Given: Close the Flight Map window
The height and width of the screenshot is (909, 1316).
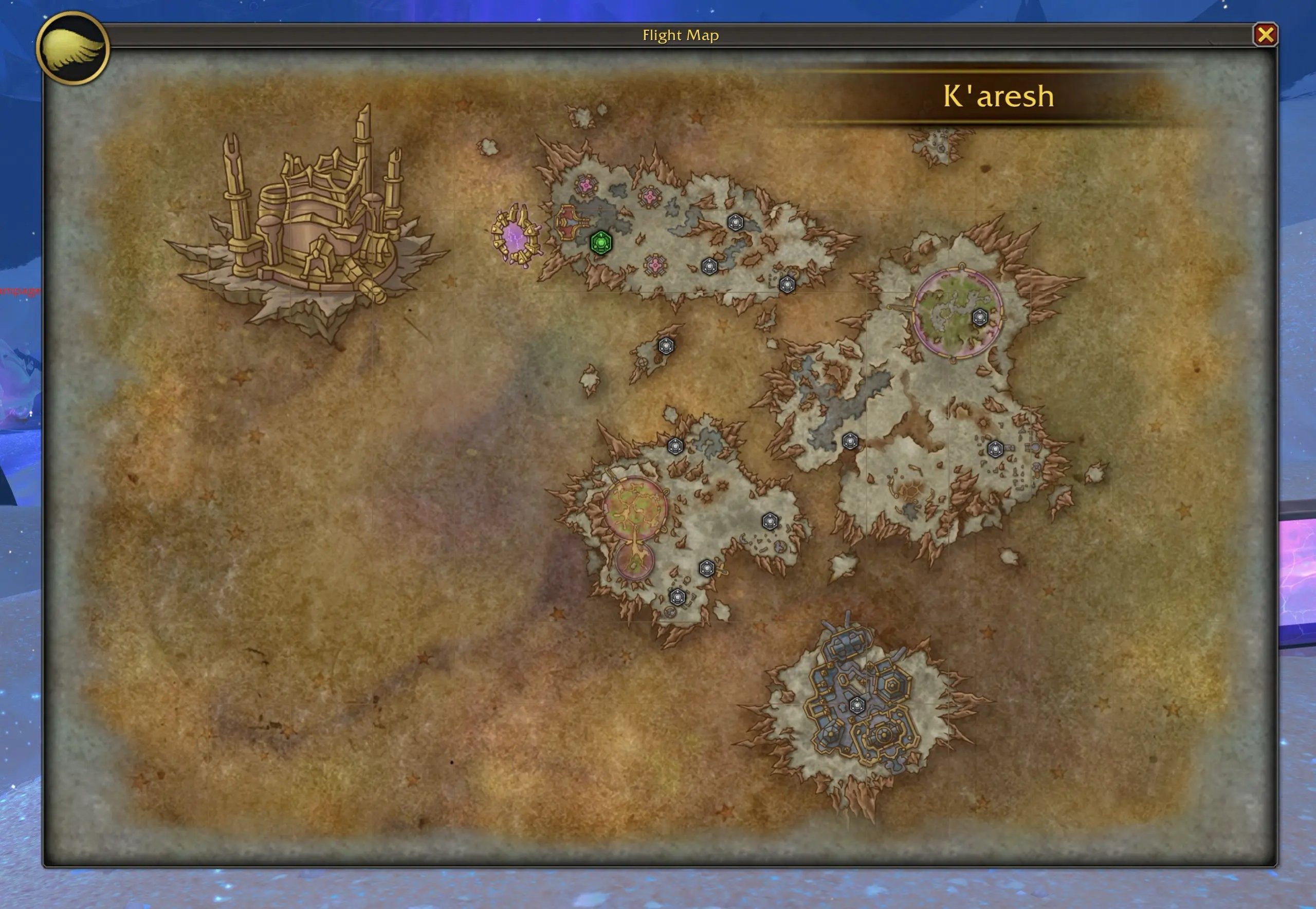Looking at the screenshot, I should coord(1265,35).
